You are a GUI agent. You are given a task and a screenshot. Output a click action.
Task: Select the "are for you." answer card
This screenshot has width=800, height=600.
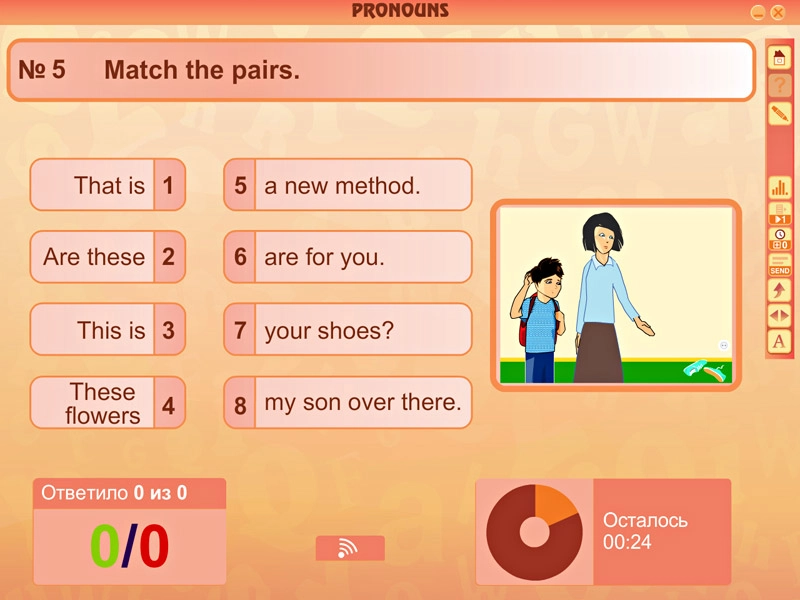347,257
